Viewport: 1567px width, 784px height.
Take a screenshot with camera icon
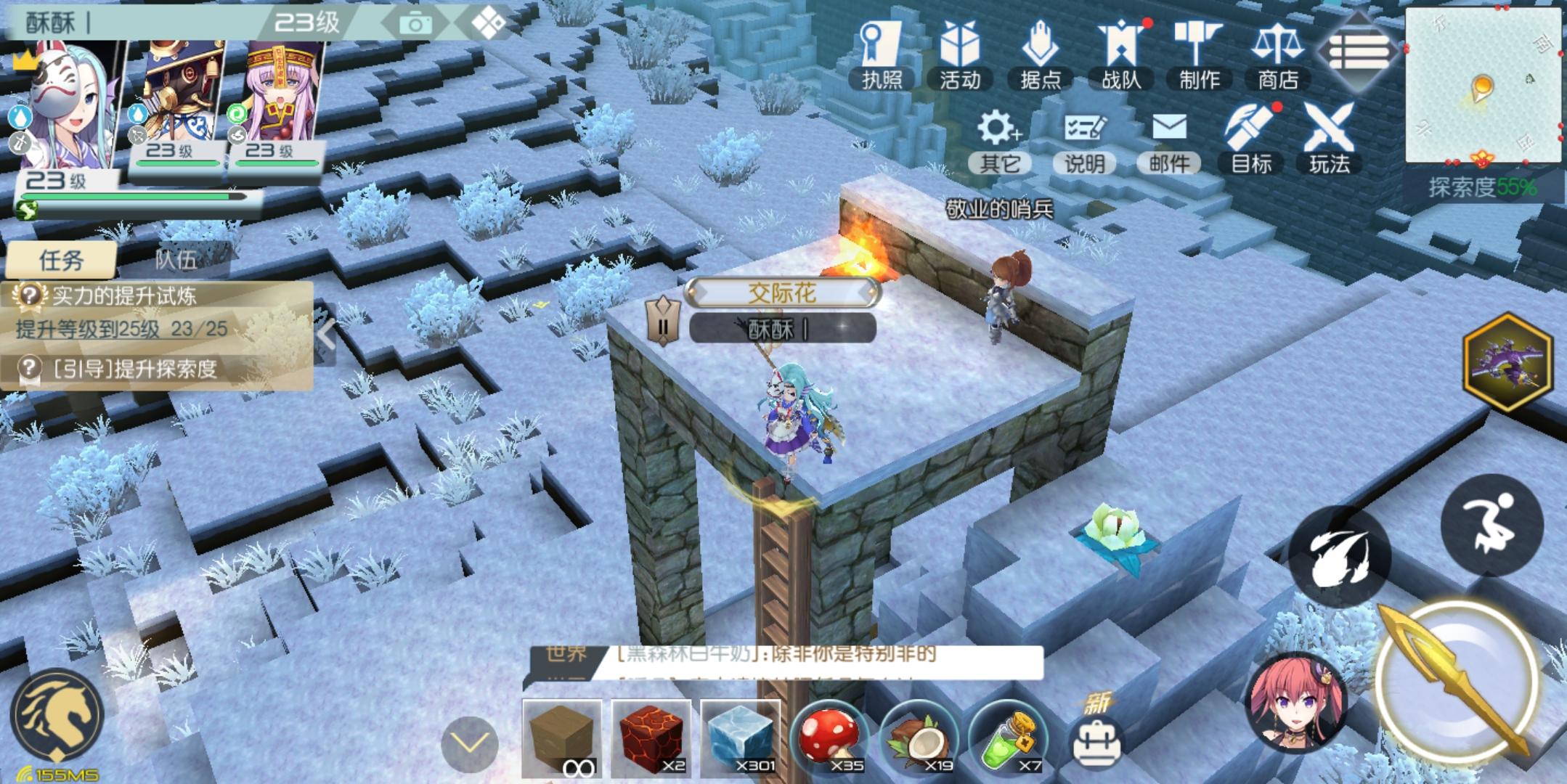[x=415, y=24]
